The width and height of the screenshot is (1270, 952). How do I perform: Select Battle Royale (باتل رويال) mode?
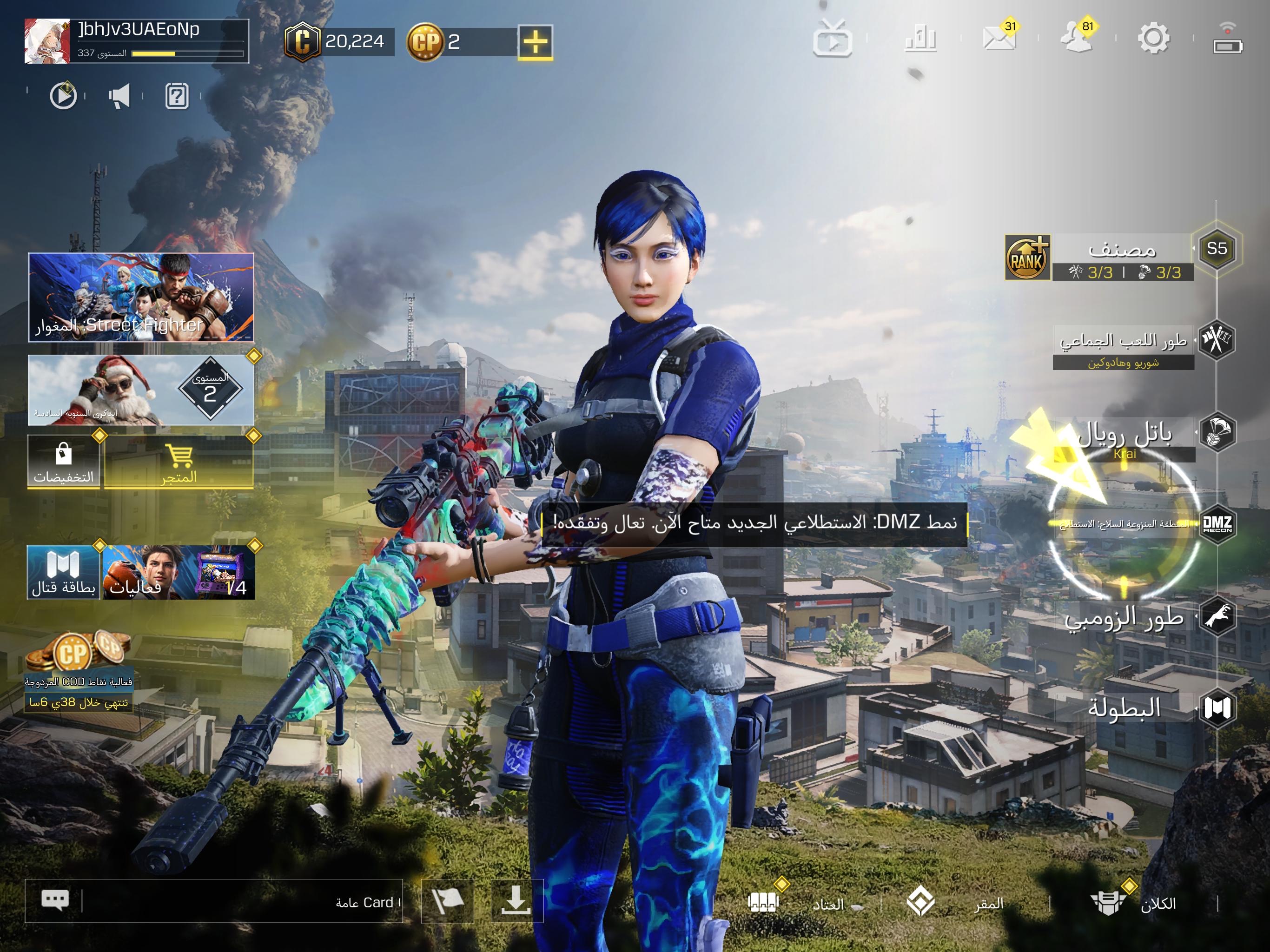pos(1125,434)
